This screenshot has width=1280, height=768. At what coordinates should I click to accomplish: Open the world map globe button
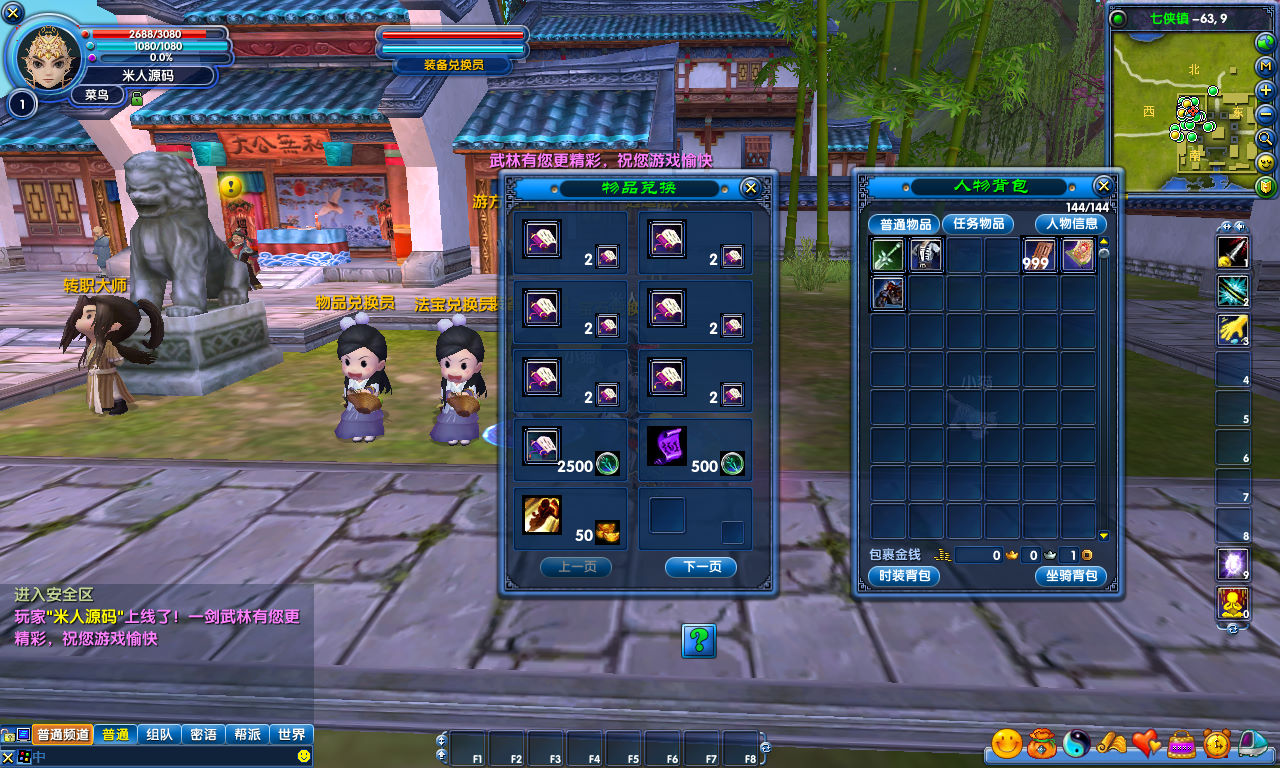pyautogui.click(x=1266, y=42)
